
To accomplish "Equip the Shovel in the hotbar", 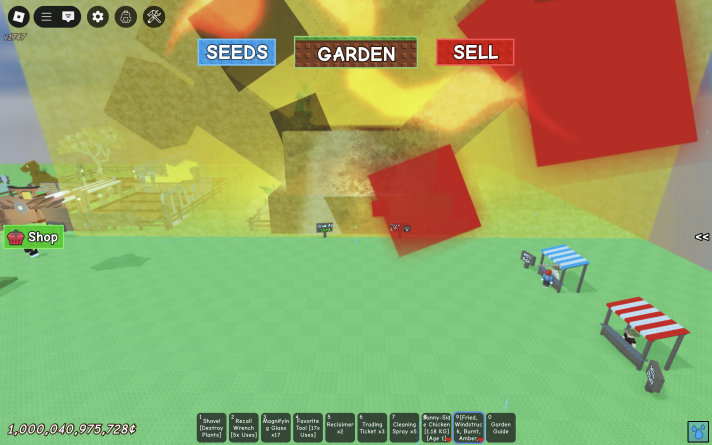I will 211,427.
